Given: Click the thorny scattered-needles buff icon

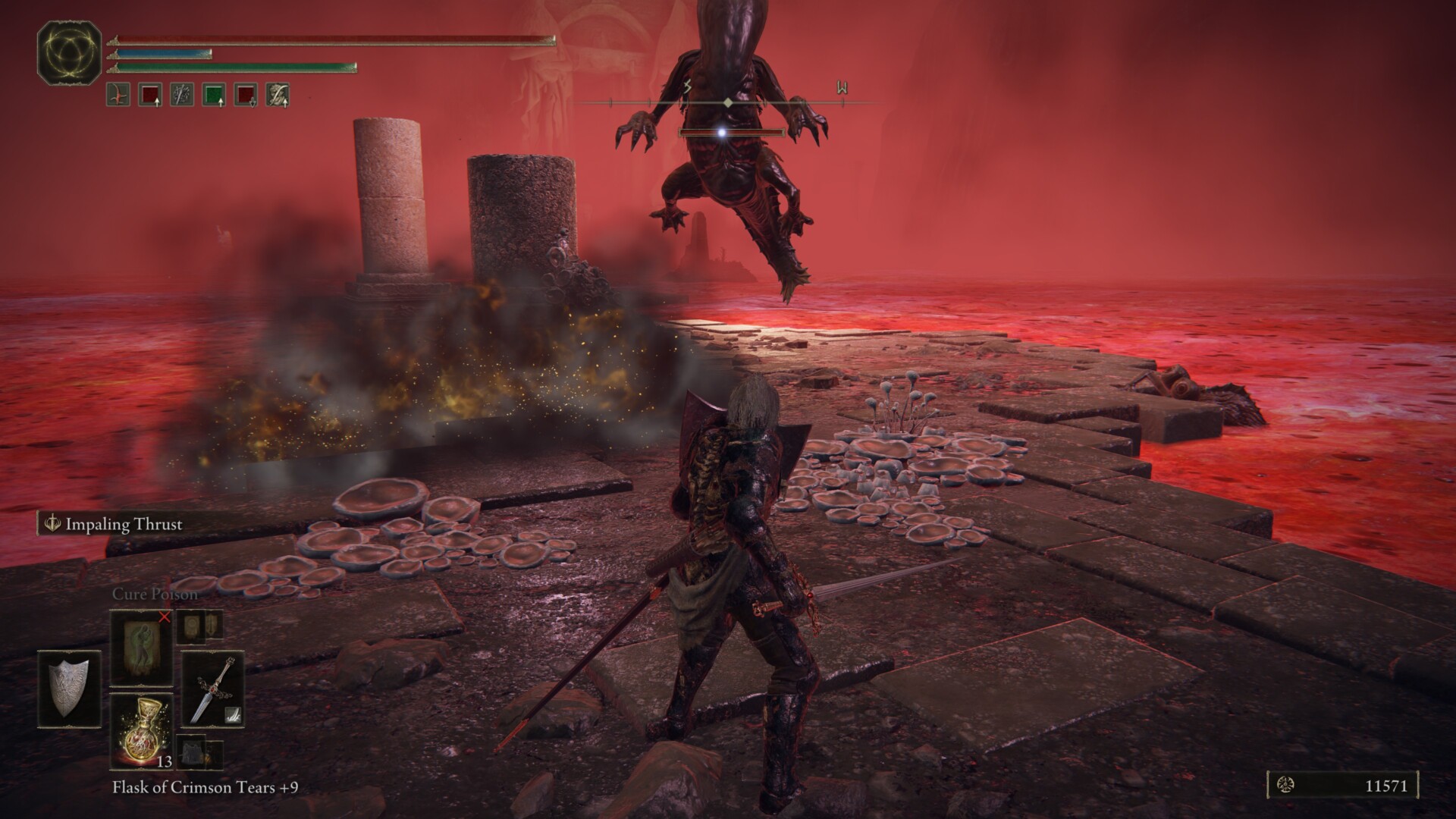Looking at the screenshot, I should (x=182, y=94).
